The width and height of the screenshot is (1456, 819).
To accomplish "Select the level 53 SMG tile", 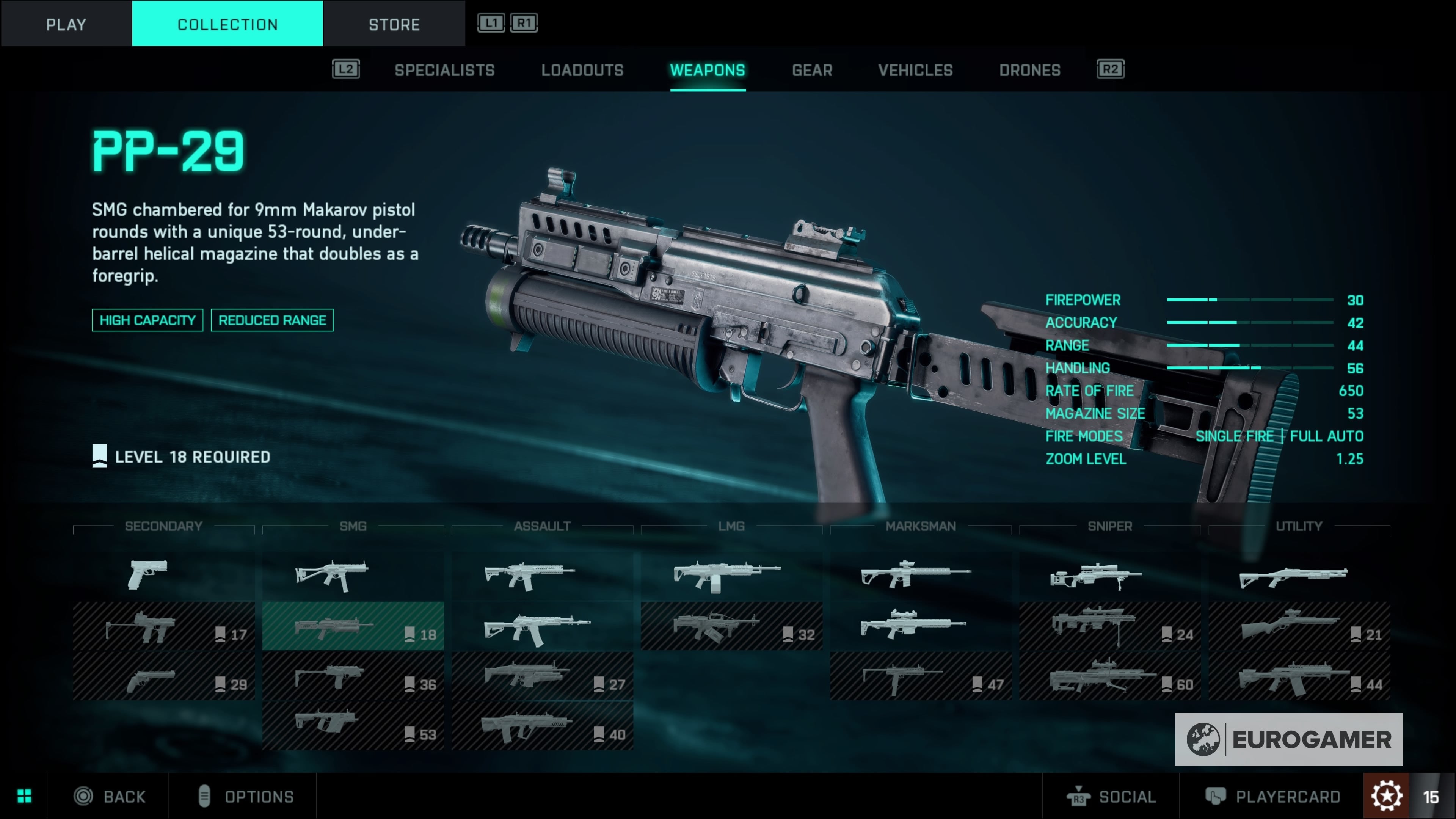I will [x=353, y=726].
